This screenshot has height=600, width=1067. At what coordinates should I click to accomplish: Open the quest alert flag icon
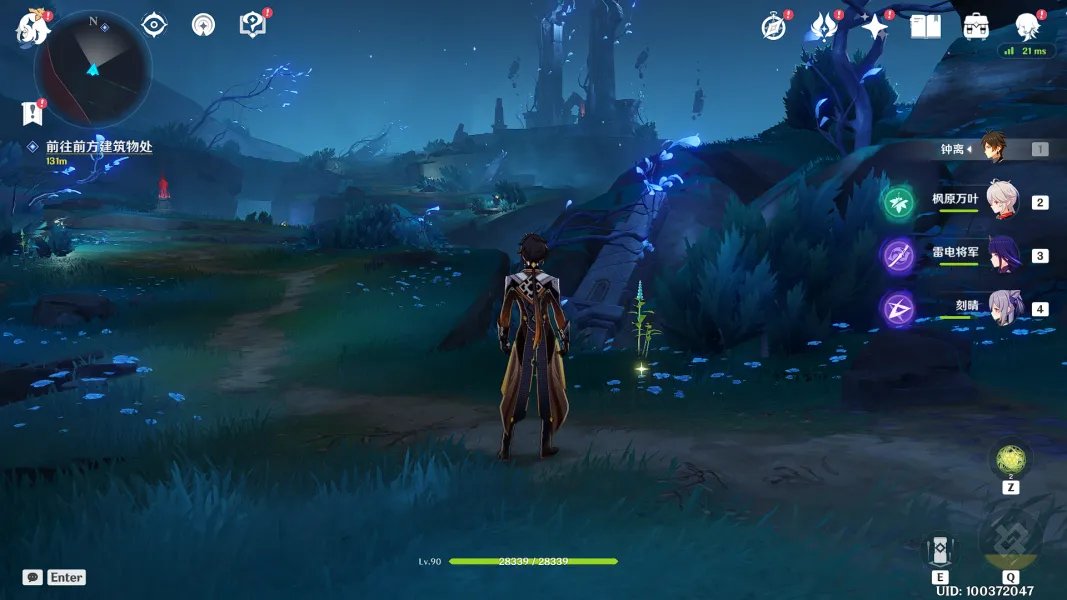tap(33, 112)
